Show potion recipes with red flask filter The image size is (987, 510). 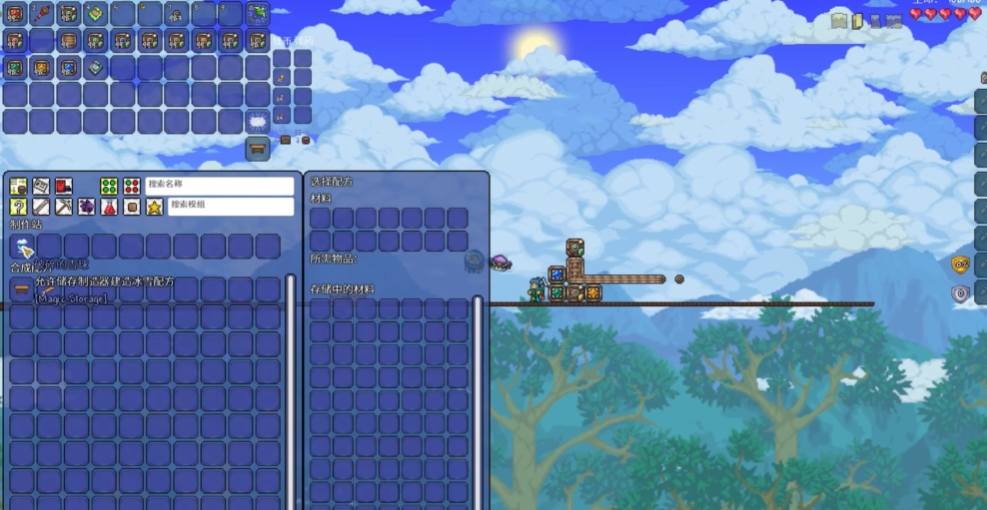coord(109,207)
